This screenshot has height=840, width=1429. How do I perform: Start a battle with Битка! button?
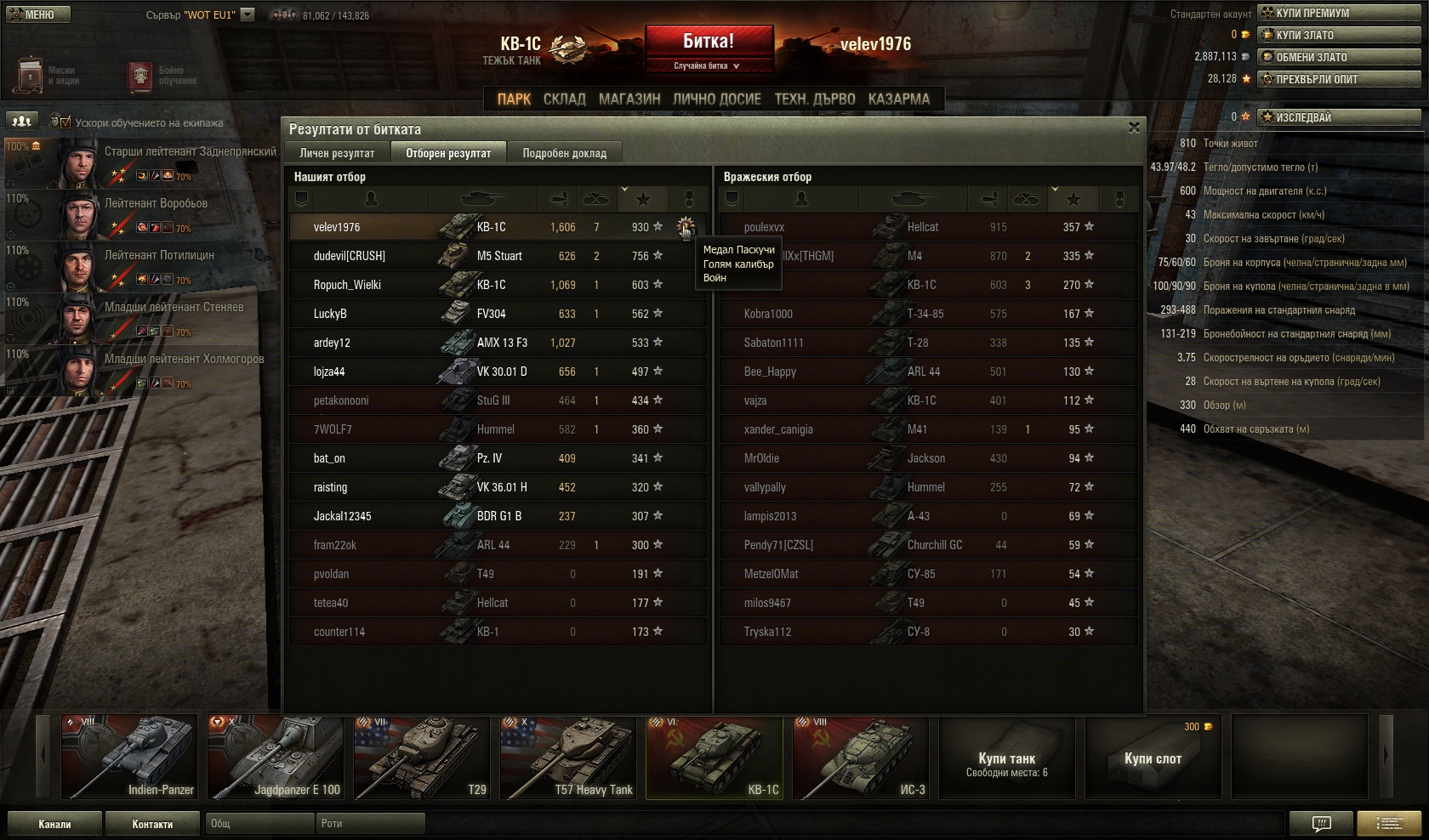[x=709, y=41]
